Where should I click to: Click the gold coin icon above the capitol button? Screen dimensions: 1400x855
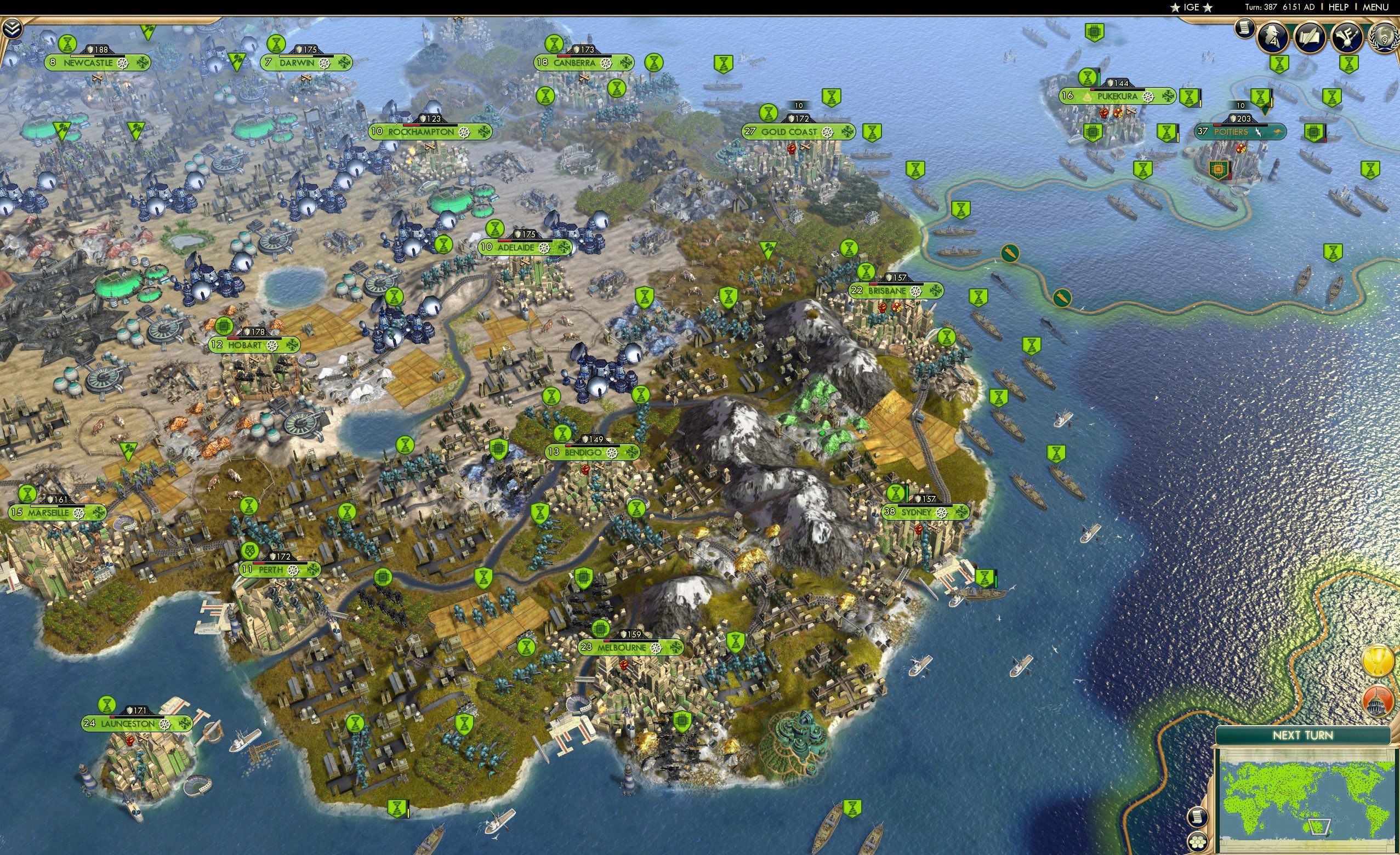click(x=1379, y=661)
